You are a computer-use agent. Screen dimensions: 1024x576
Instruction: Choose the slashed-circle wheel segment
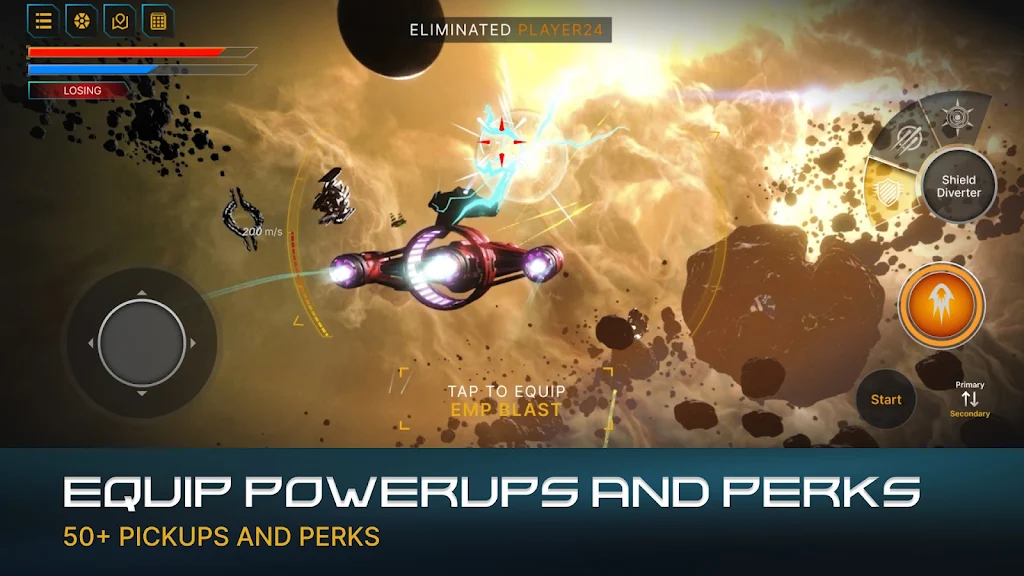tap(909, 139)
